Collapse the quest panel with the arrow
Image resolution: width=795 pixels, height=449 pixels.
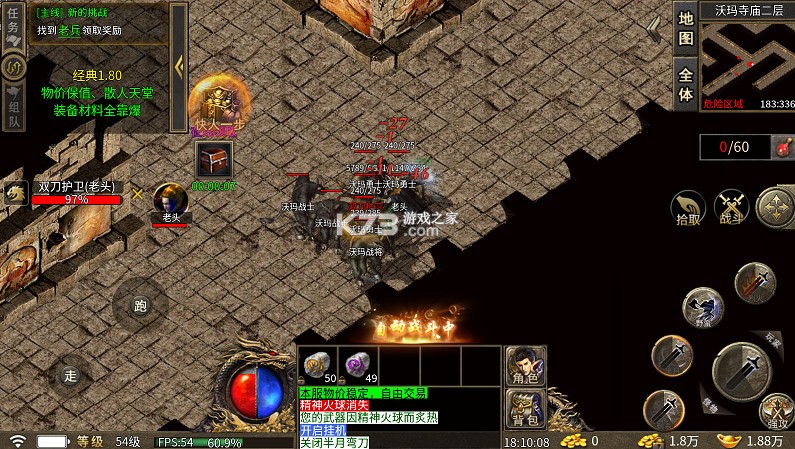click(179, 64)
